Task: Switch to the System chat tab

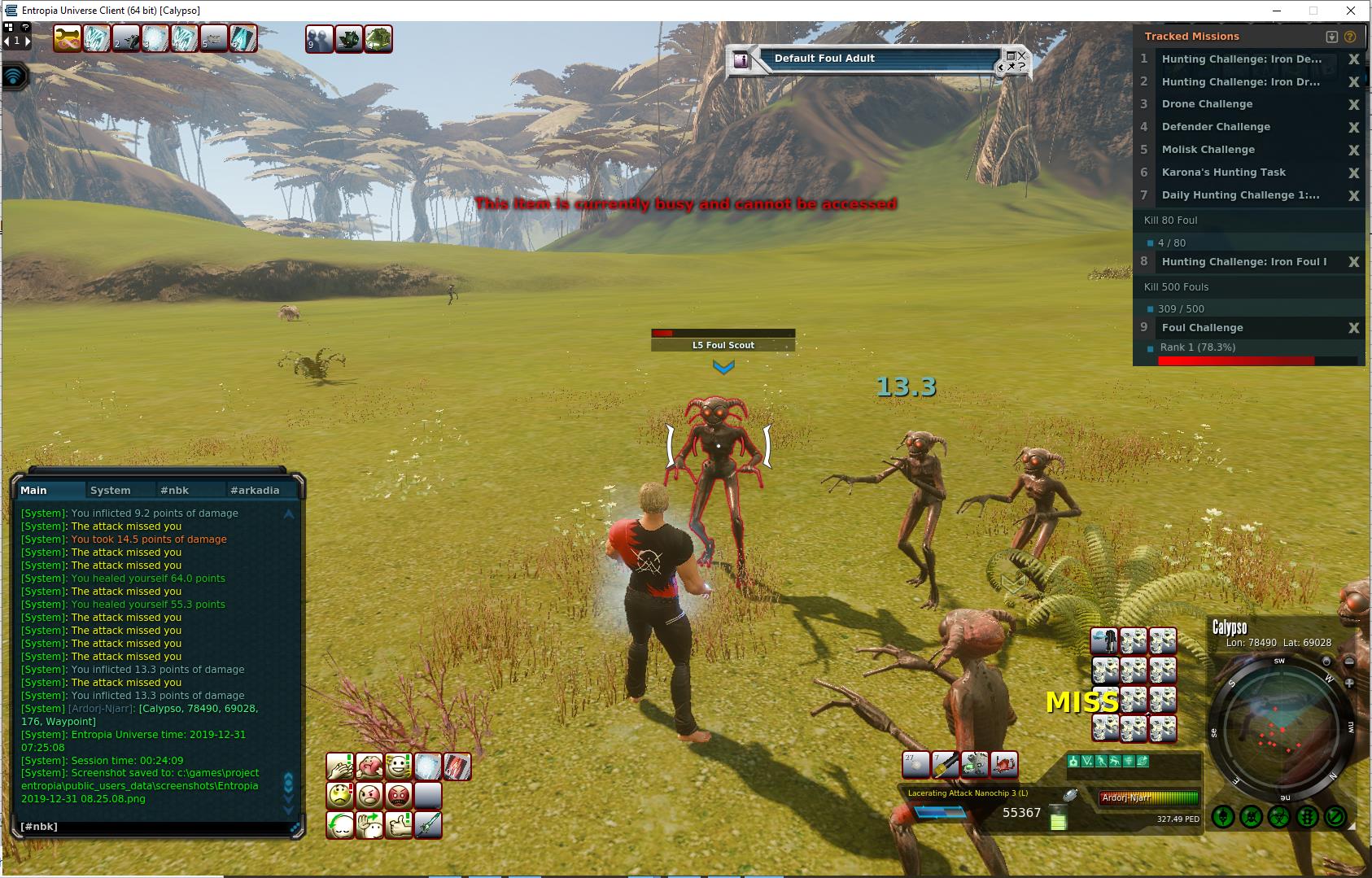Action: [x=111, y=490]
